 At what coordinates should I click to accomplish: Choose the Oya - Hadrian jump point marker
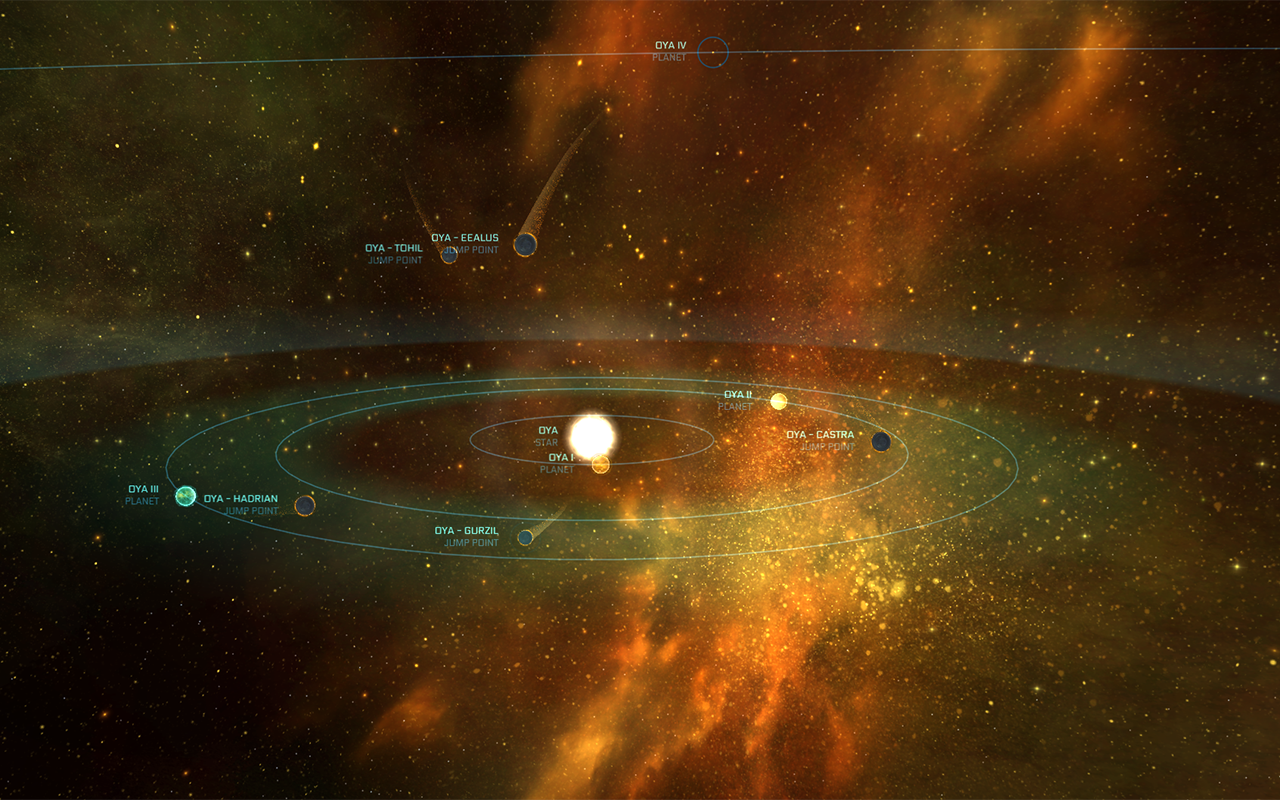(305, 505)
